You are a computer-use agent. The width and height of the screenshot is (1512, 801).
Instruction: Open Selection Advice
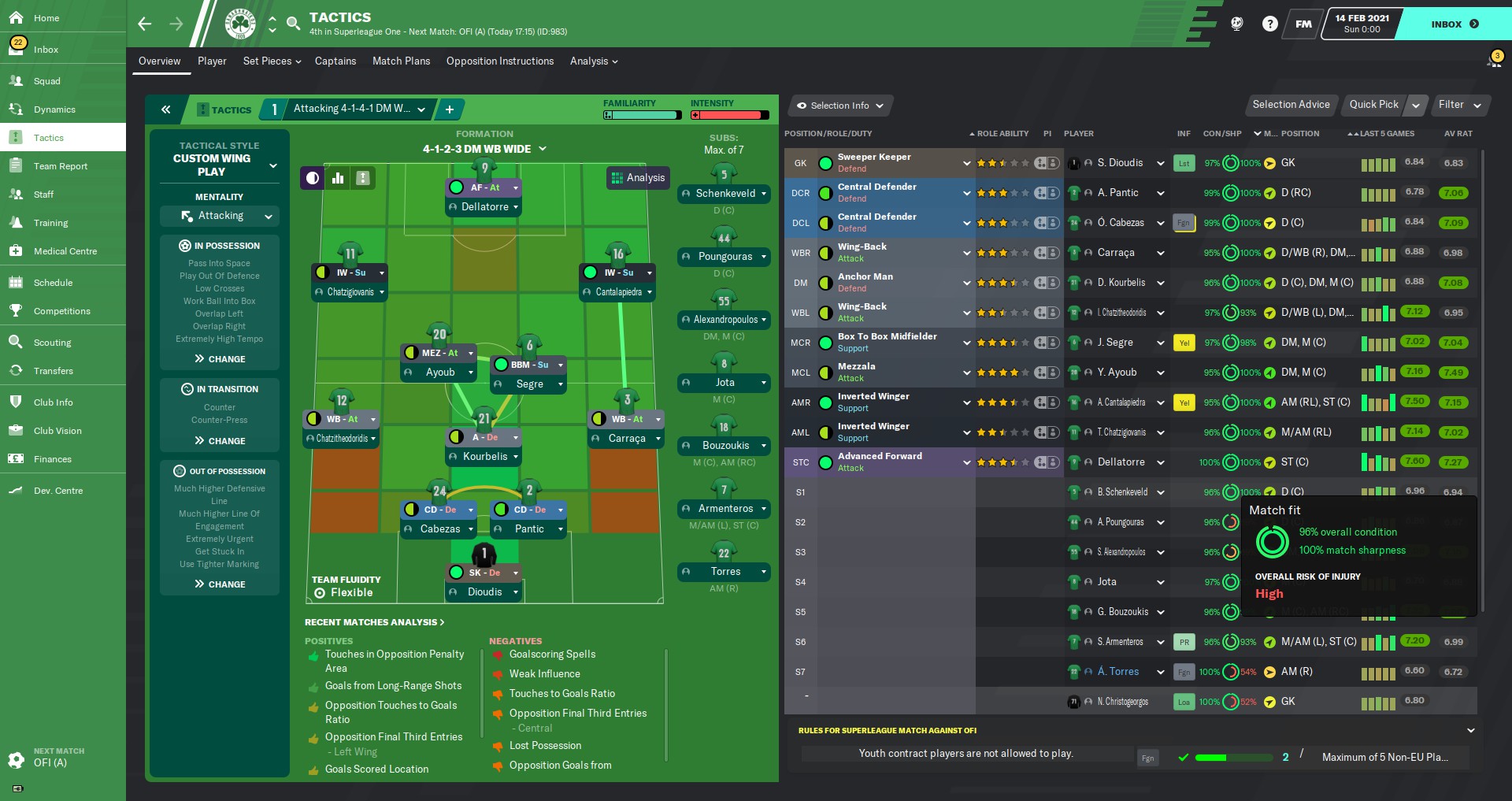[x=1291, y=105]
